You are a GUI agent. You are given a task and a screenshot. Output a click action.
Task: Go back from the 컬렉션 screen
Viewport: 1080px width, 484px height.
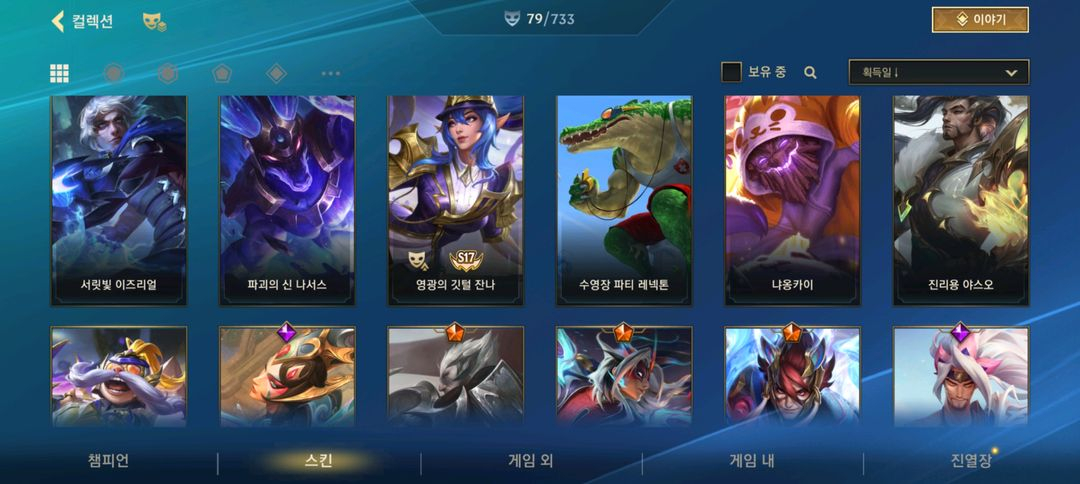58,21
